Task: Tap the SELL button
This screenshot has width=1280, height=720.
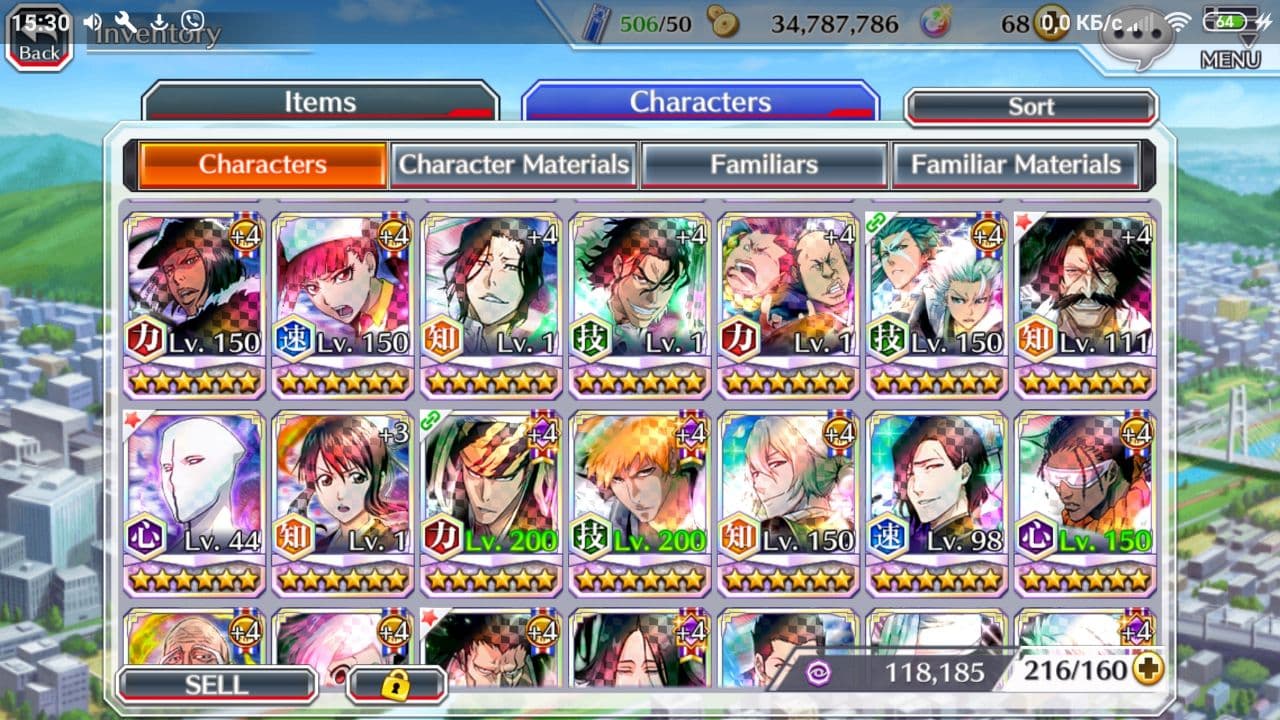Action: 216,685
